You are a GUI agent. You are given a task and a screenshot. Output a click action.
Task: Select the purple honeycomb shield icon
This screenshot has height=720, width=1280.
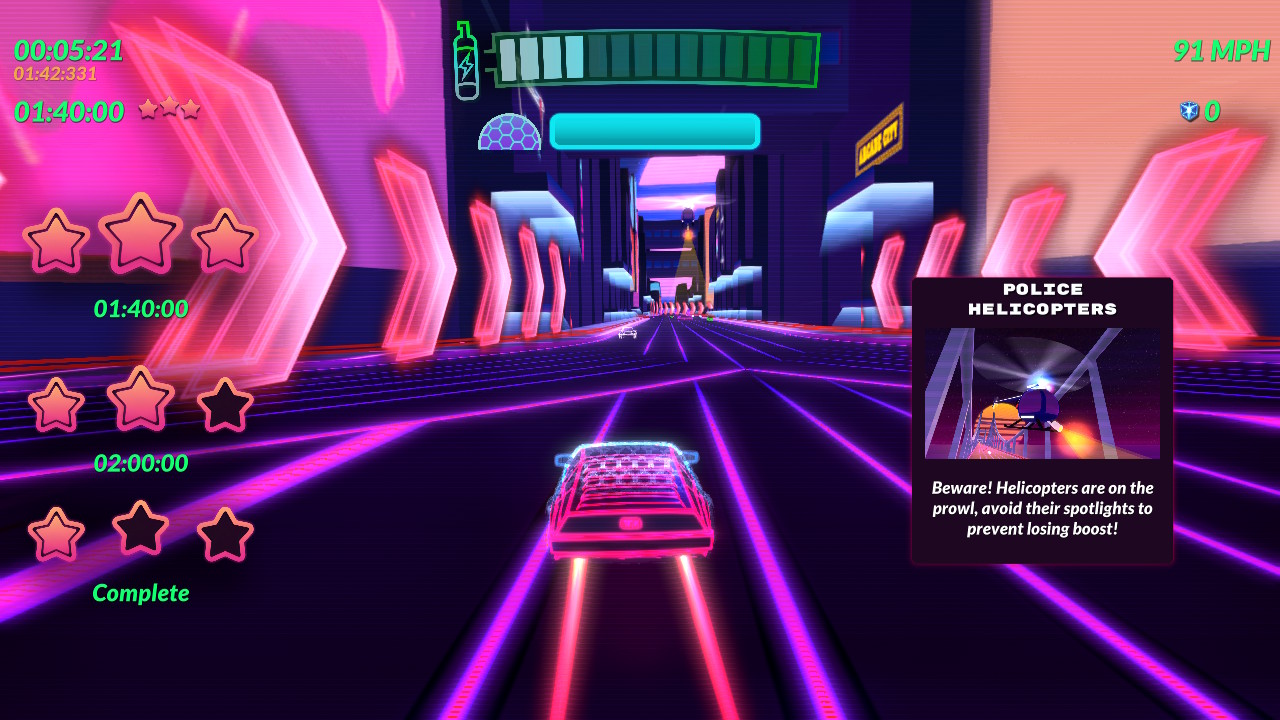[x=509, y=131]
